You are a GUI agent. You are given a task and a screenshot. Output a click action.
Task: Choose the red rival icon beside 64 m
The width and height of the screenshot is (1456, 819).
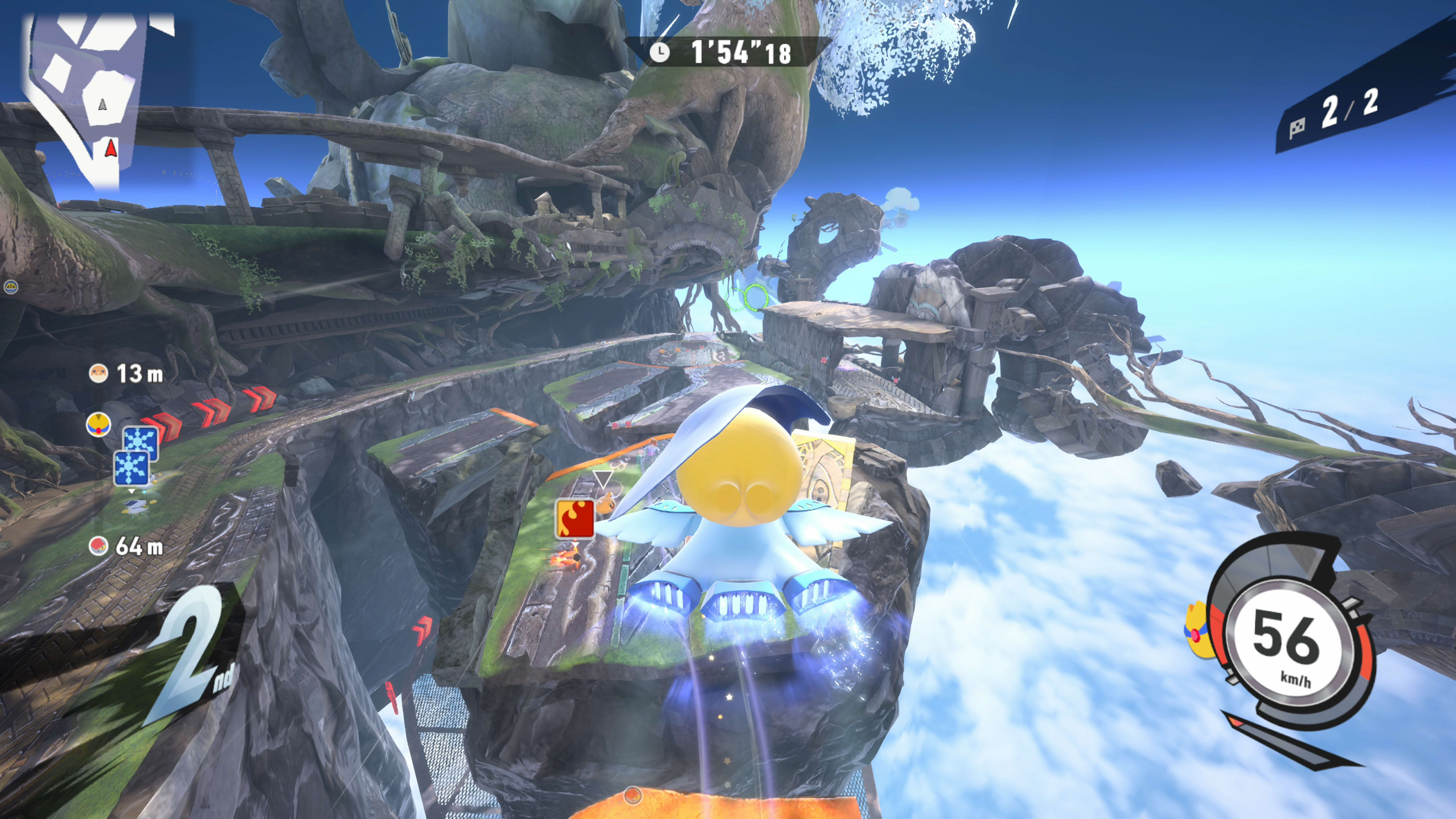(x=98, y=546)
